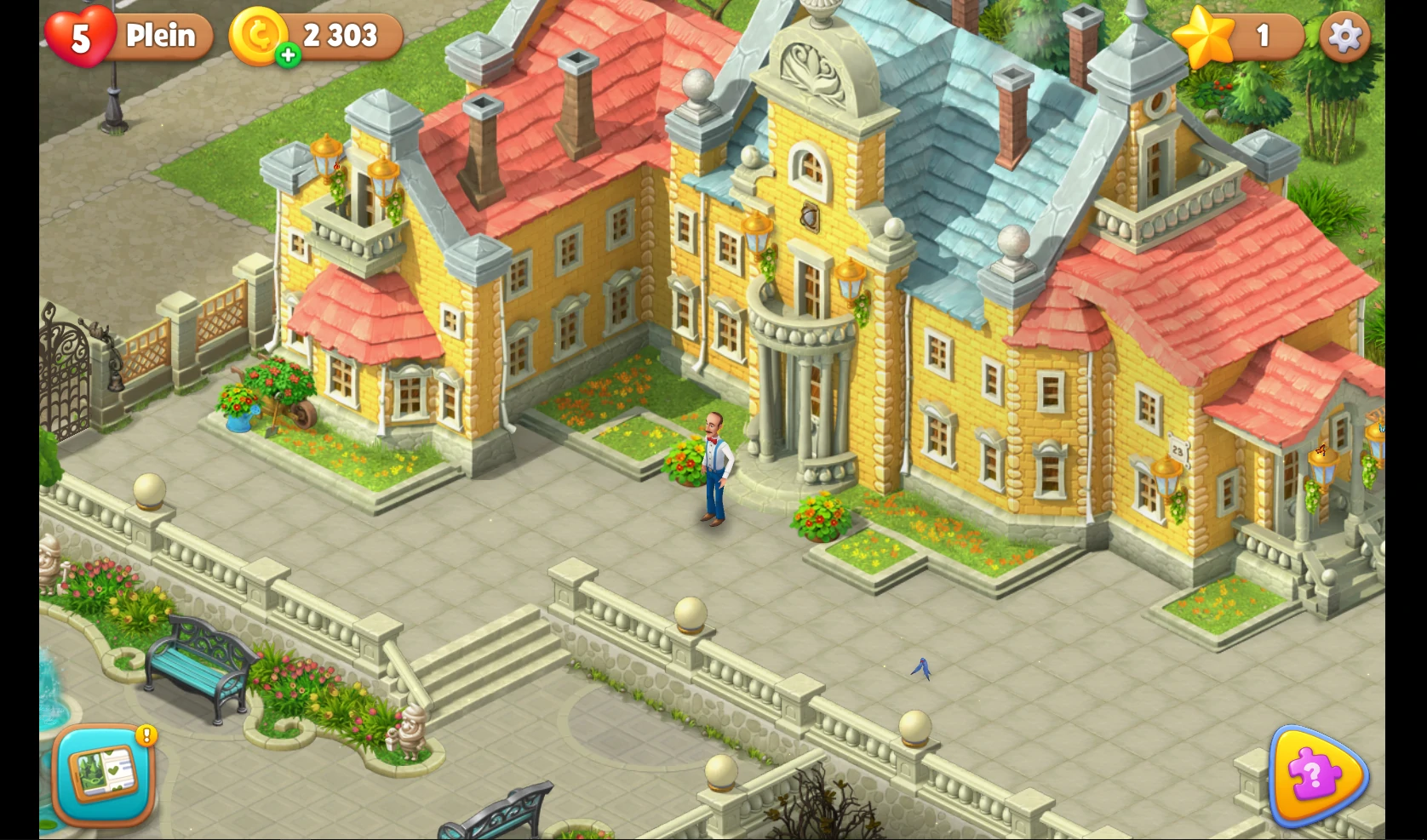Tap the blue bird on the terrace
Viewport: 1427px width, 840px height.
[x=922, y=669]
